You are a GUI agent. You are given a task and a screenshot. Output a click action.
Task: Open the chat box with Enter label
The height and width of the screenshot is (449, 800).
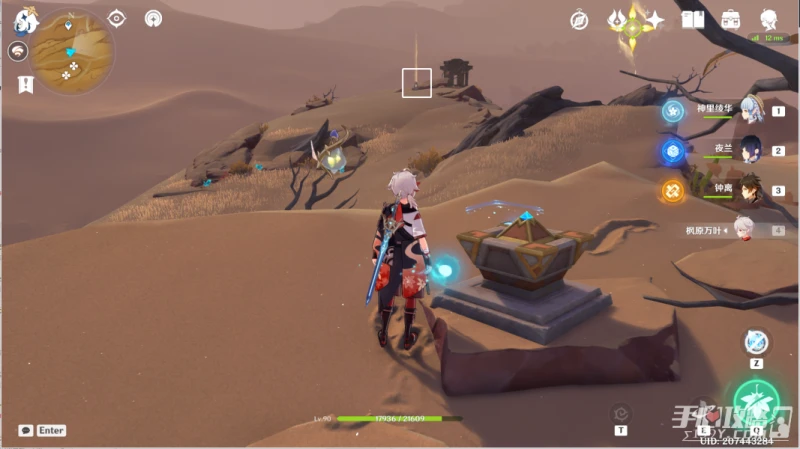(x=42, y=430)
